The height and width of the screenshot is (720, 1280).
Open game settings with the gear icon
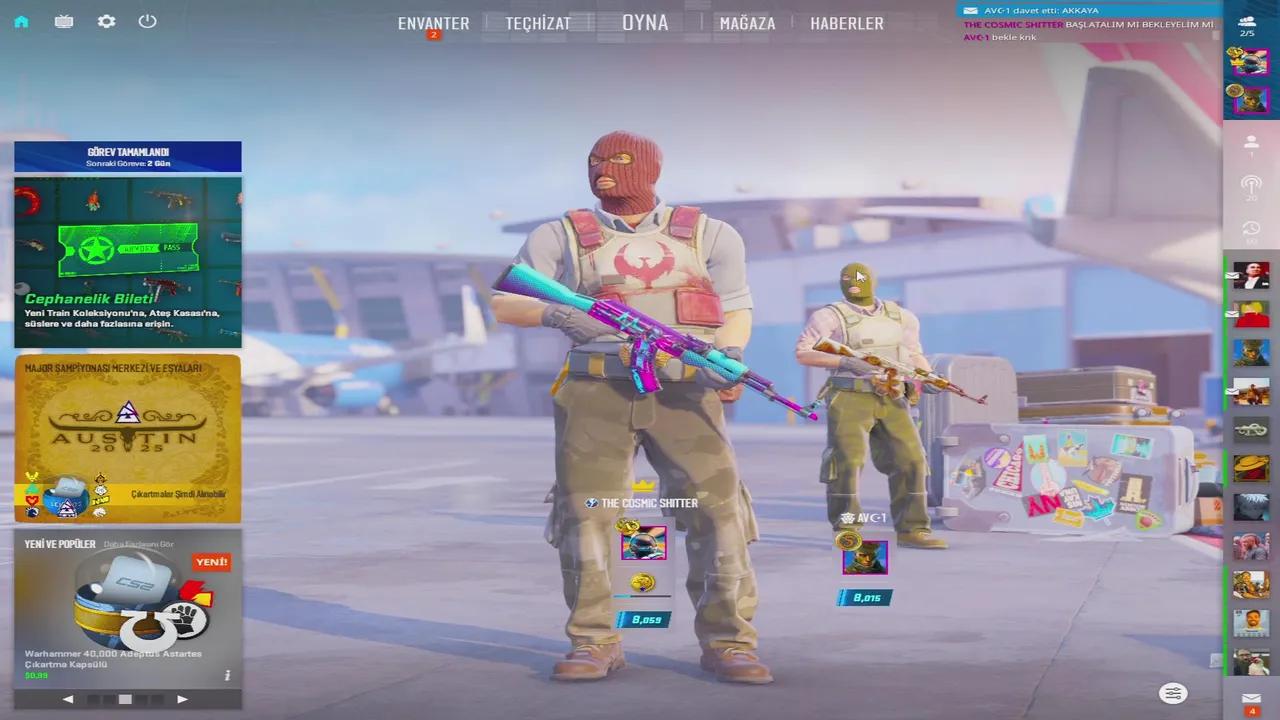pos(106,21)
